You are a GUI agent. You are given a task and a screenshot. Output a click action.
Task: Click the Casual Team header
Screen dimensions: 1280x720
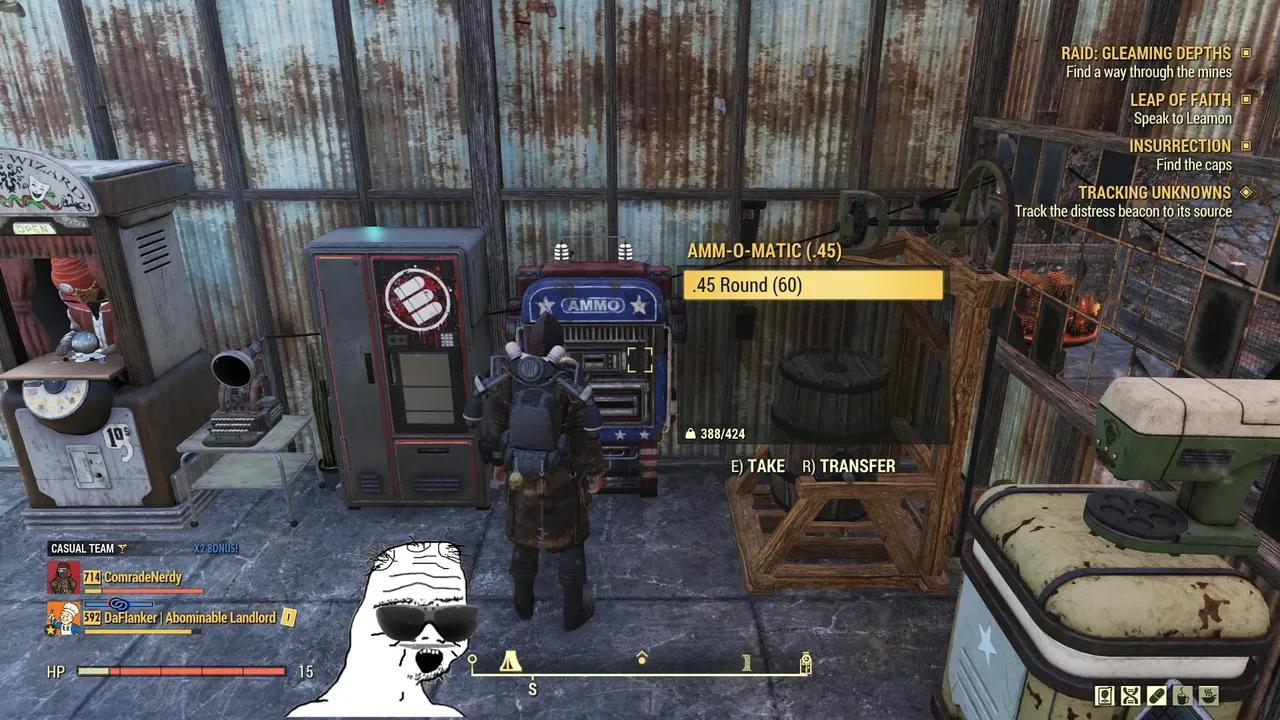point(82,548)
